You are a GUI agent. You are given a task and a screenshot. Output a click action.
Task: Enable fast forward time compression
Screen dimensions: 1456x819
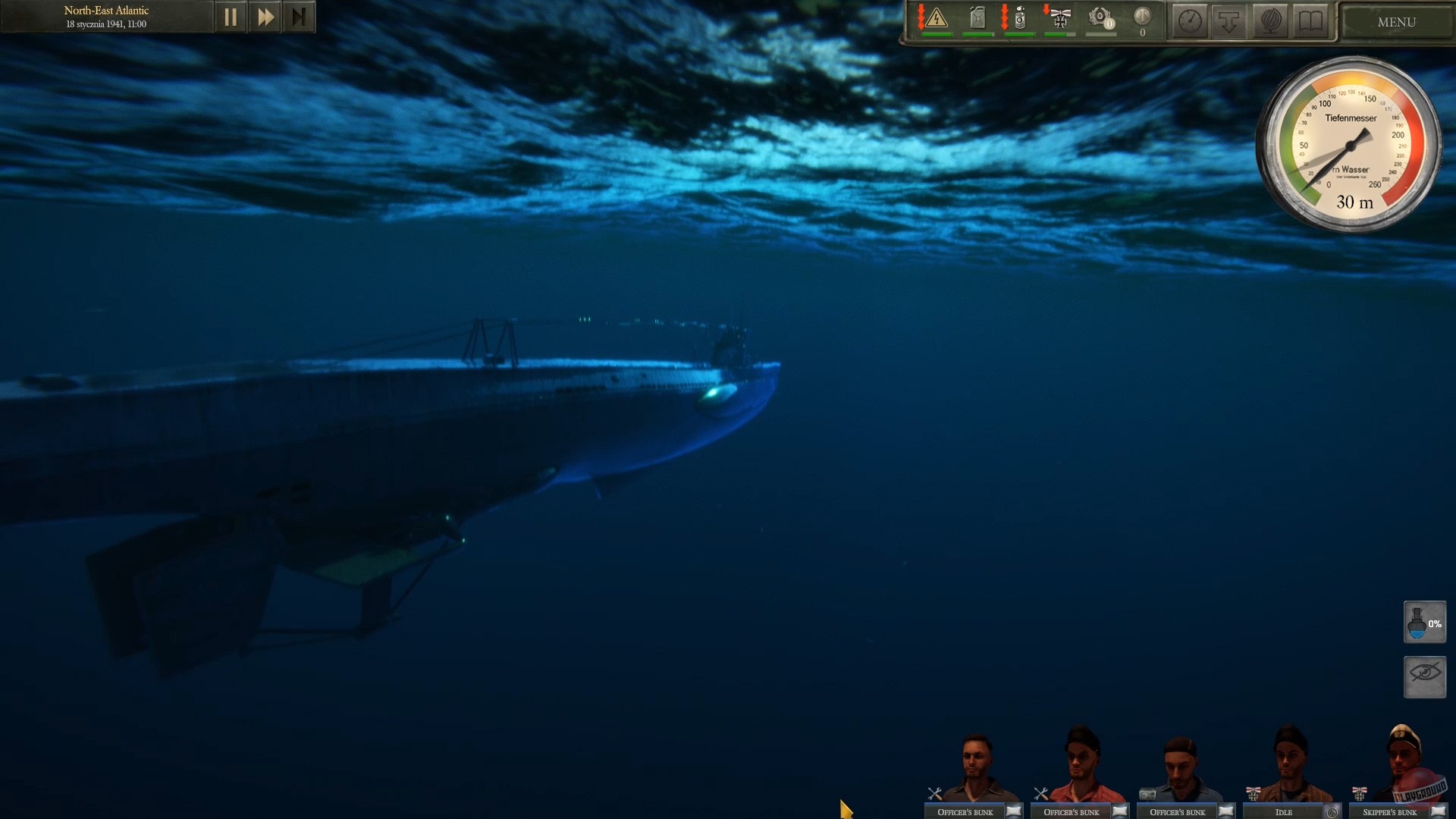click(x=265, y=16)
